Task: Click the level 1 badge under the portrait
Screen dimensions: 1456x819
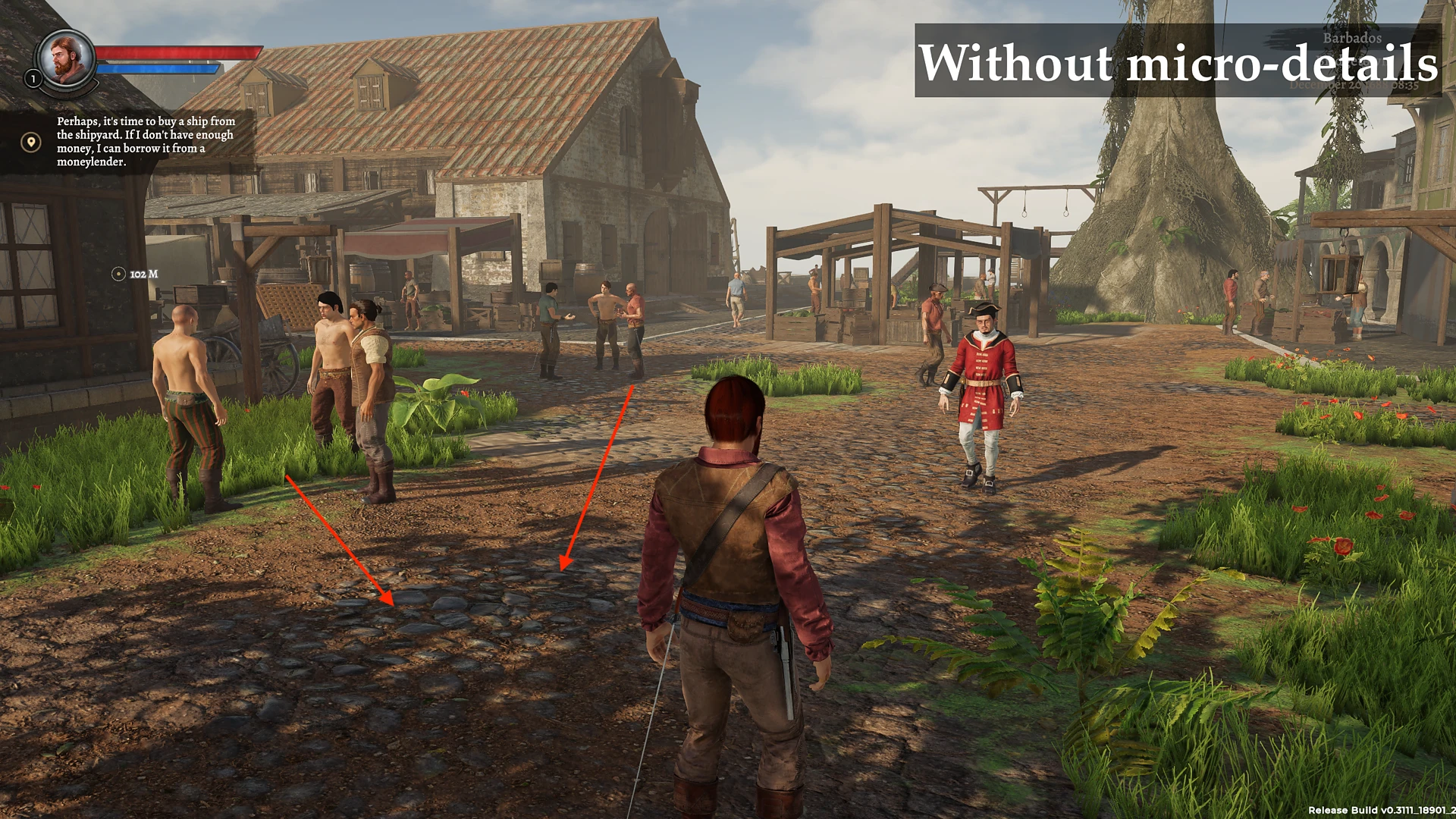Action: coord(32,79)
